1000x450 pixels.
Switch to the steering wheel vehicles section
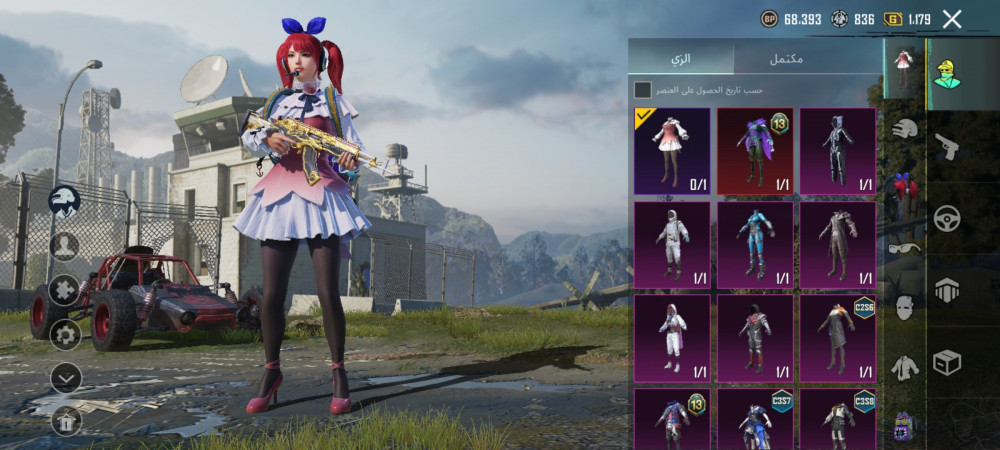click(x=946, y=218)
